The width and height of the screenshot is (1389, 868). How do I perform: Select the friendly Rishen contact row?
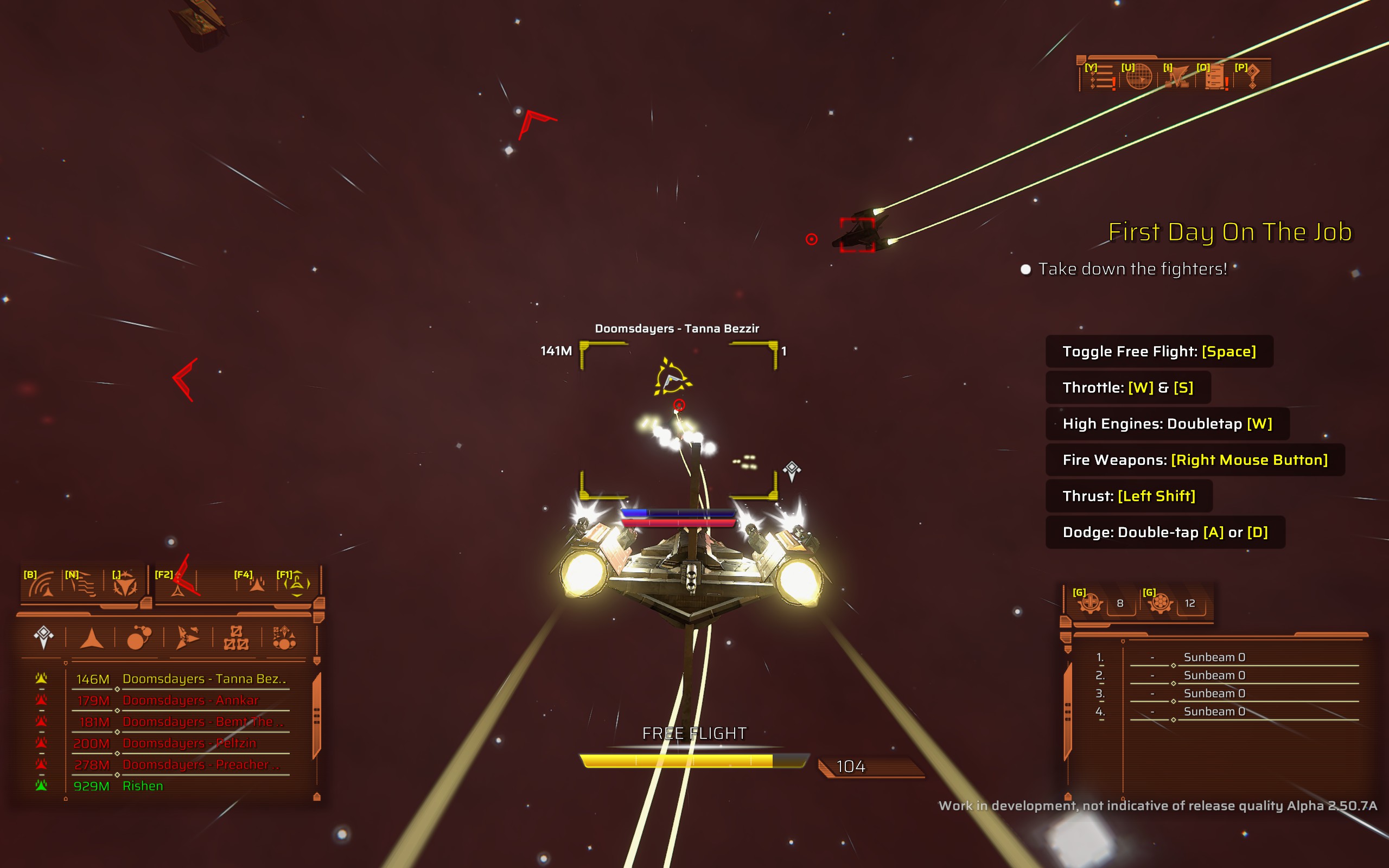(x=143, y=786)
